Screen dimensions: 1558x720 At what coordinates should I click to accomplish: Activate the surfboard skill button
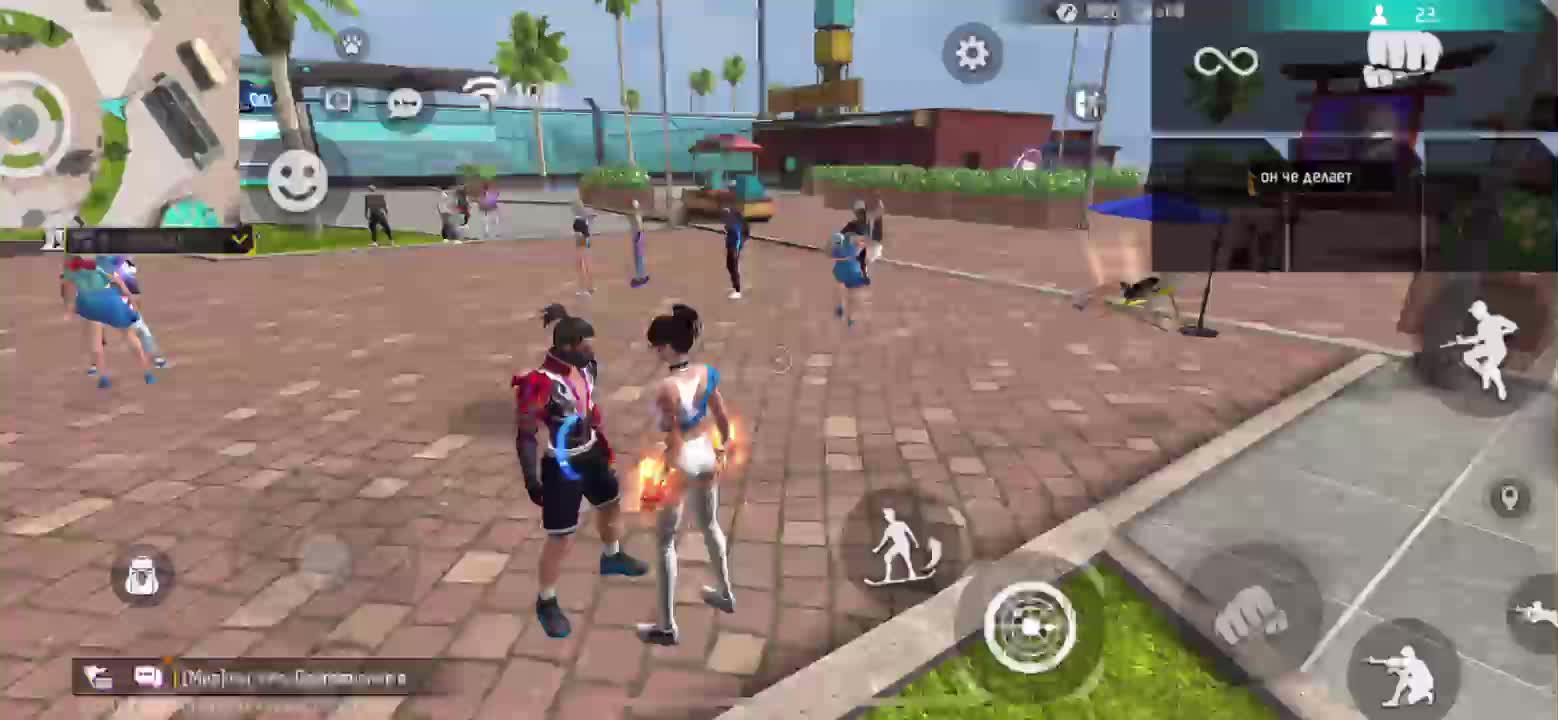coord(902,547)
